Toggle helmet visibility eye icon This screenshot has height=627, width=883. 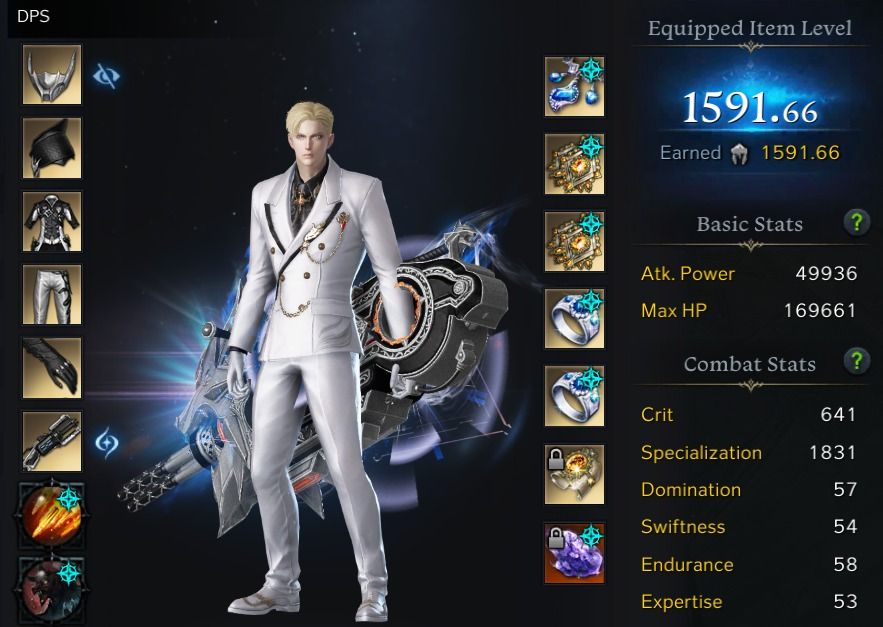point(106,76)
